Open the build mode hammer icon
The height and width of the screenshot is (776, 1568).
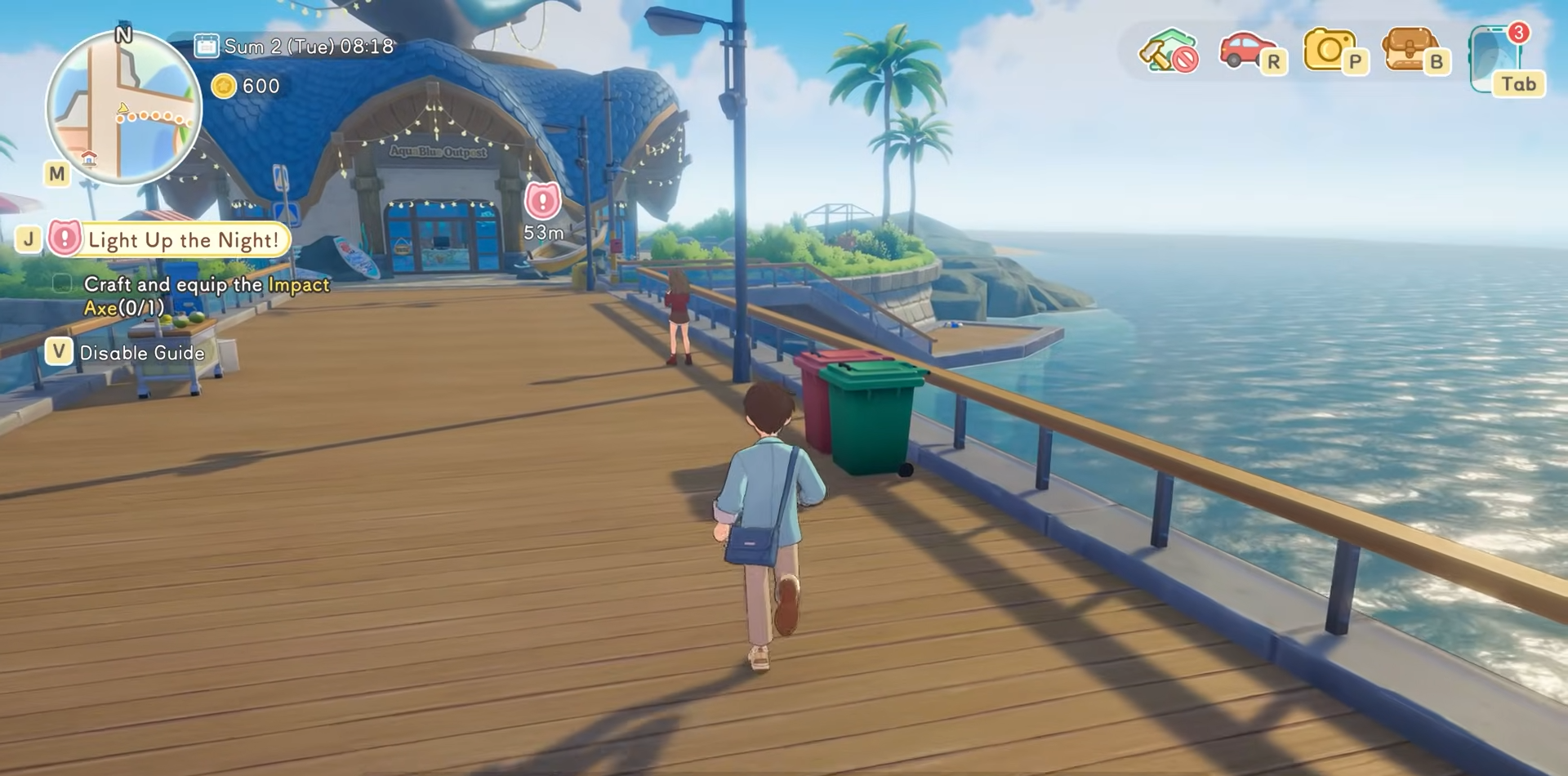(x=1168, y=51)
